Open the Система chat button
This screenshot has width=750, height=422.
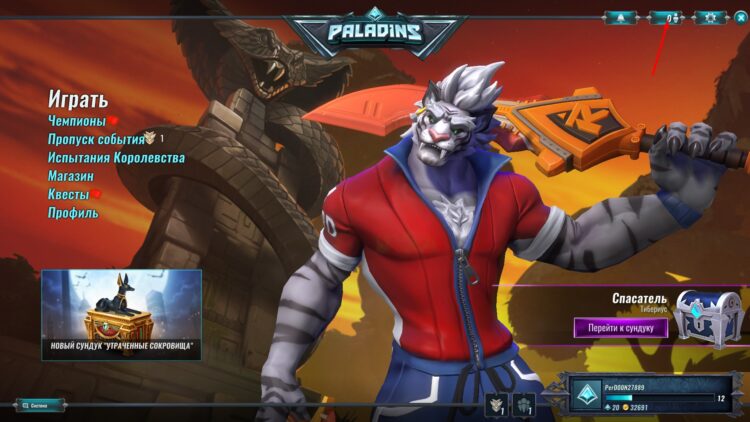pos(40,405)
